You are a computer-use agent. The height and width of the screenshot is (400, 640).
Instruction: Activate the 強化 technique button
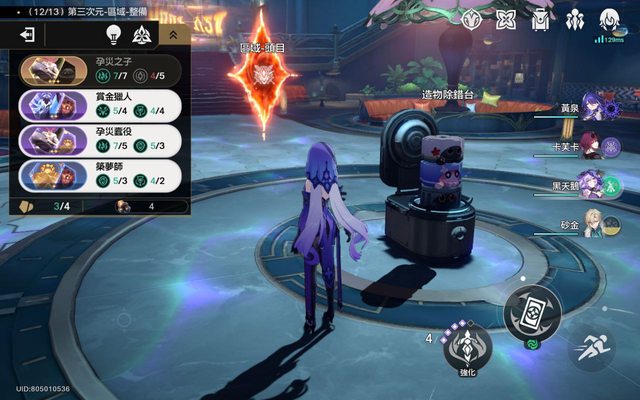pos(468,350)
